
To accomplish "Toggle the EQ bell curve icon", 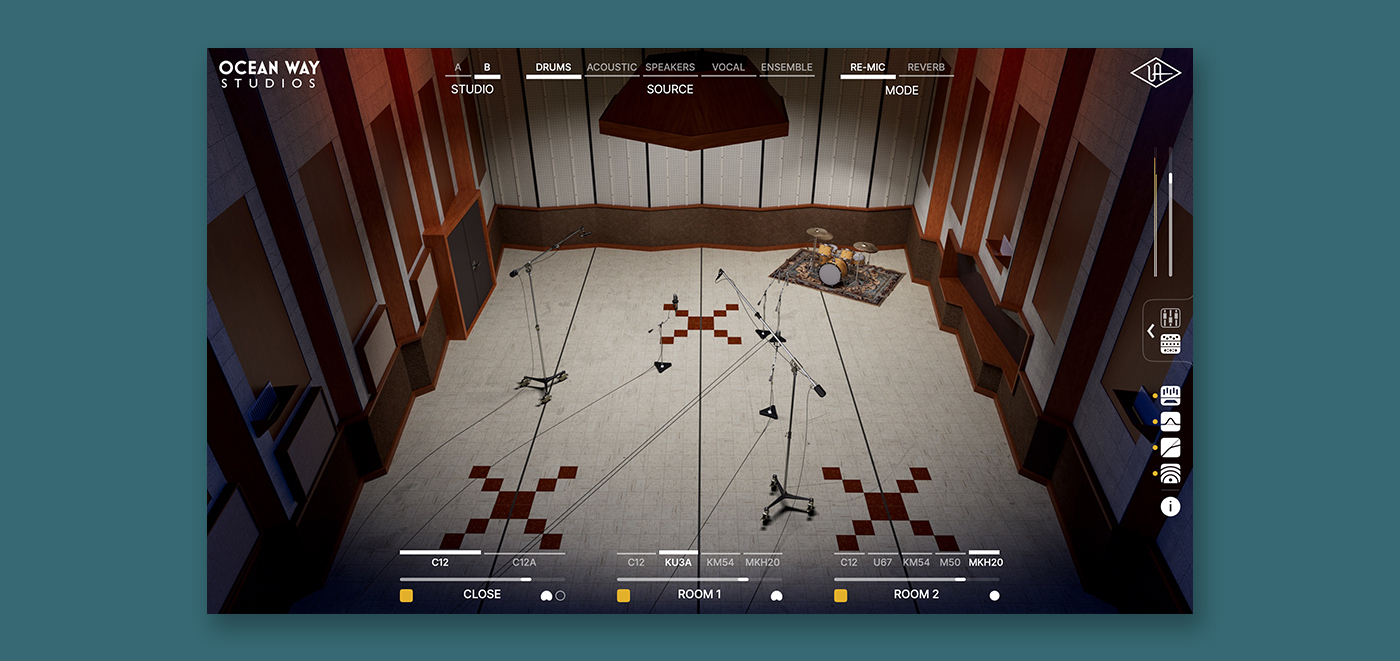I will [1170, 422].
